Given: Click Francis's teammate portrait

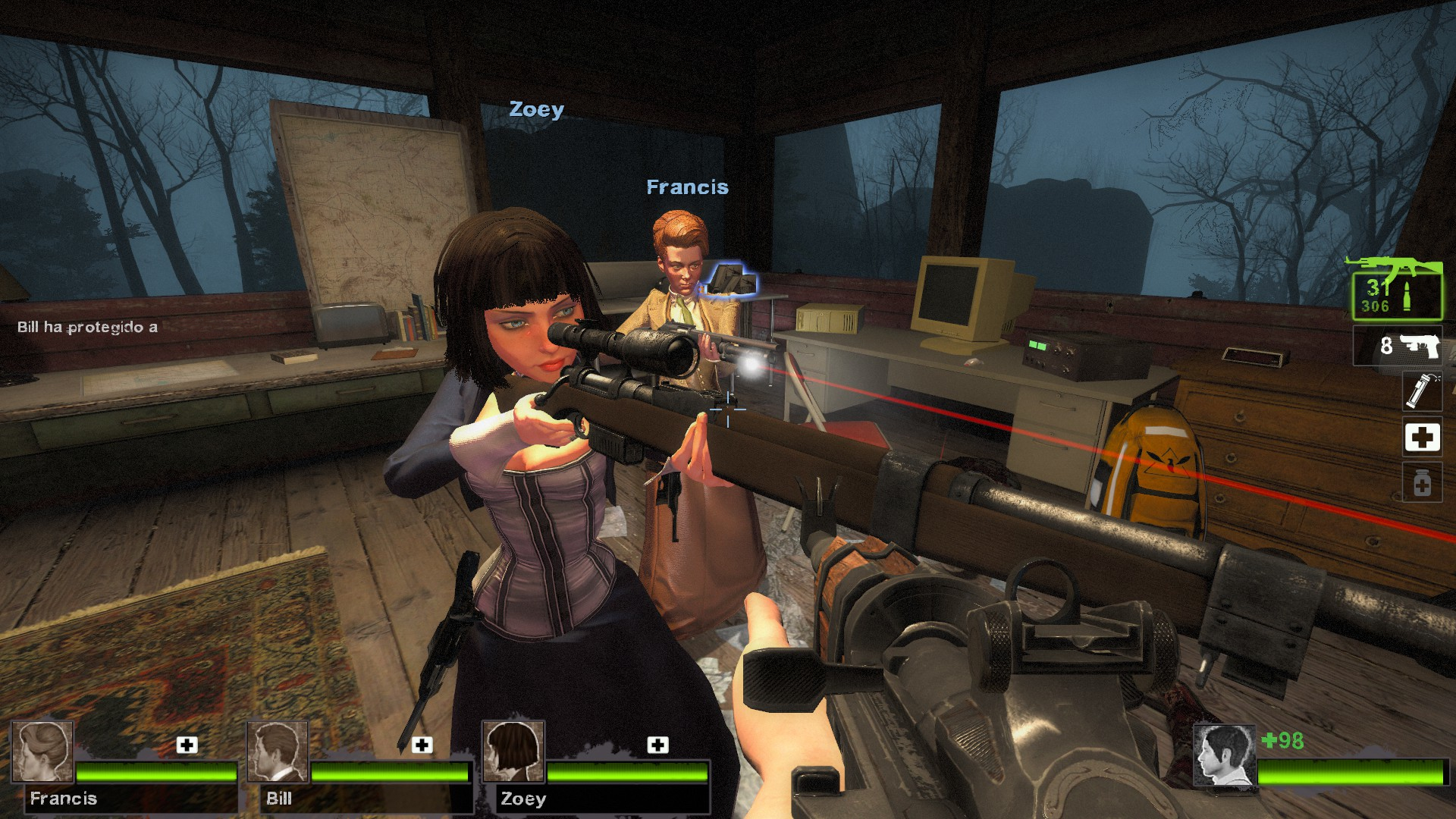Looking at the screenshot, I should pyautogui.click(x=42, y=751).
